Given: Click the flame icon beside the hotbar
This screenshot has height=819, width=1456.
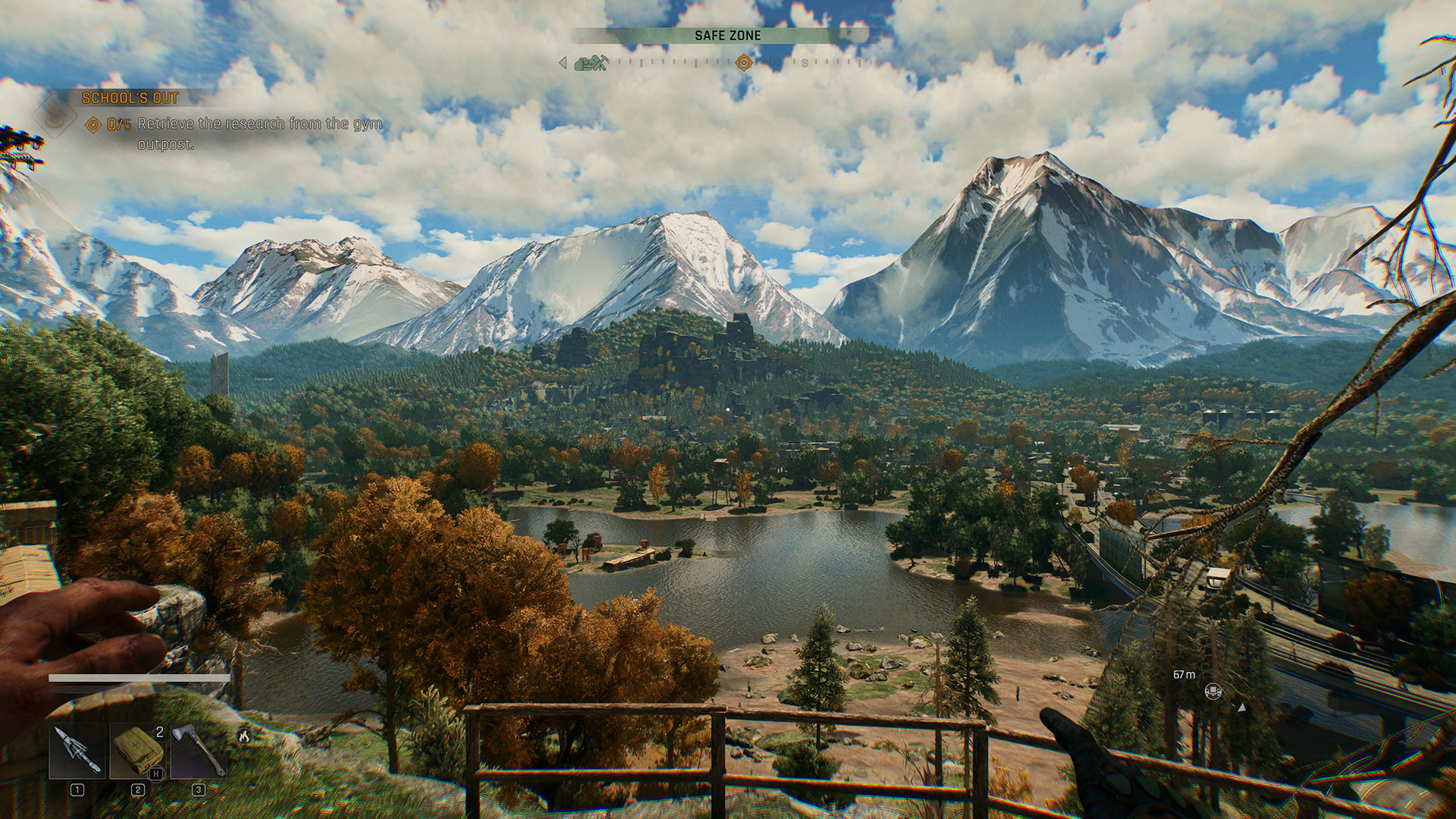Looking at the screenshot, I should tap(243, 735).
